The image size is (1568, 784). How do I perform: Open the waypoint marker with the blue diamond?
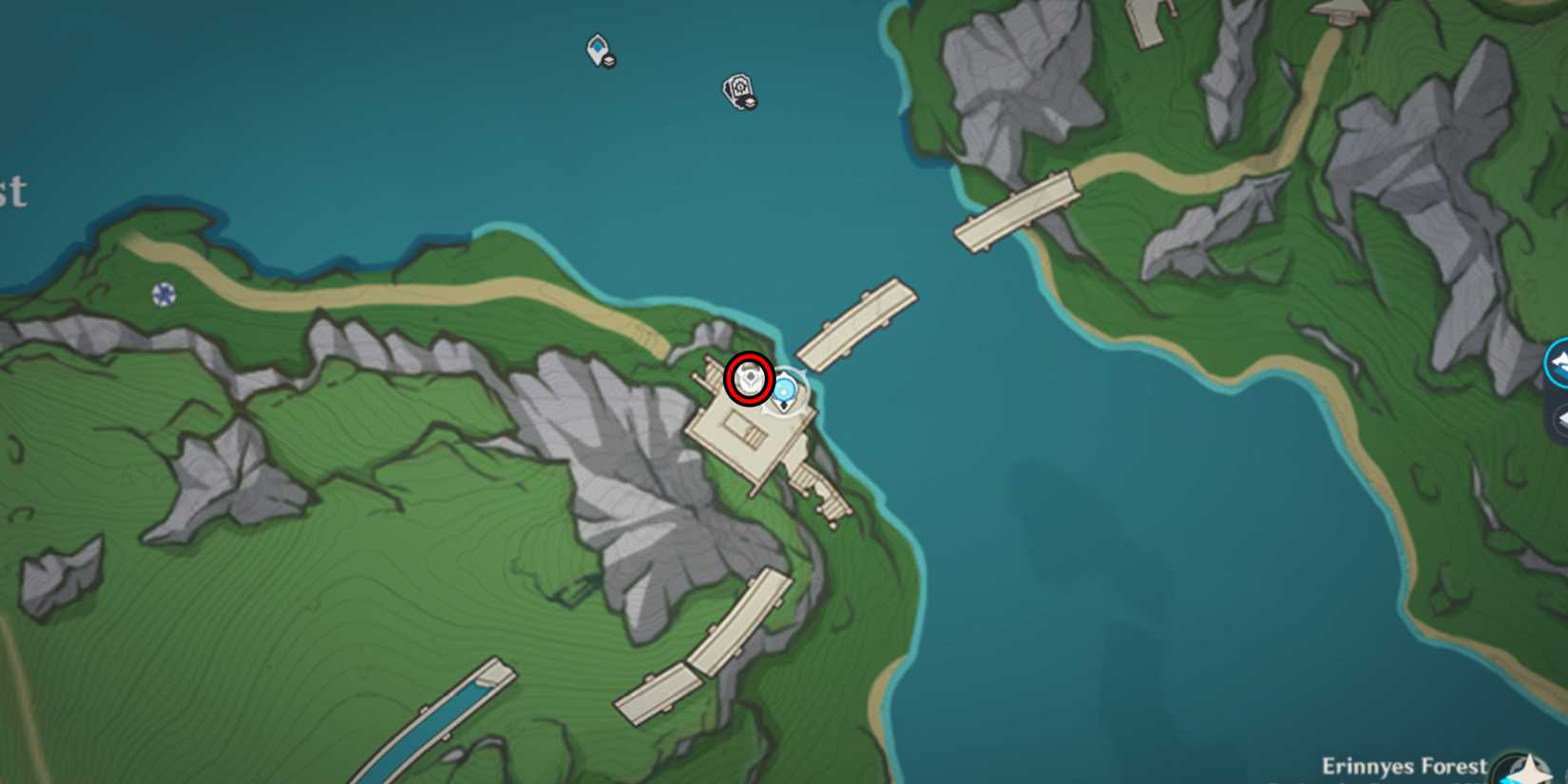coord(597,48)
